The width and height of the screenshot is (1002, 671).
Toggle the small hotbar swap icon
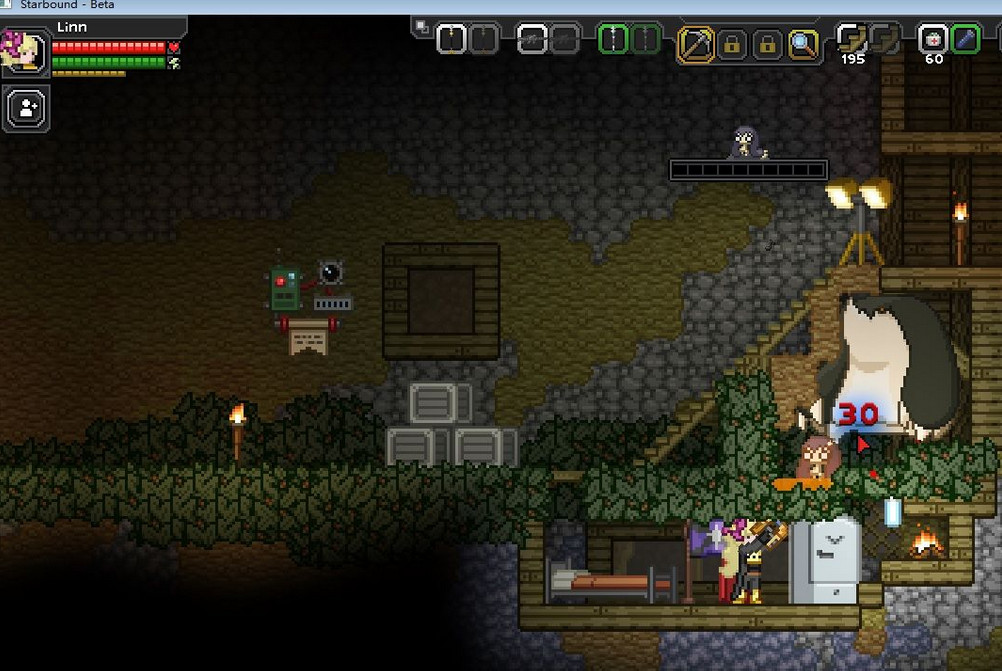point(423,27)
